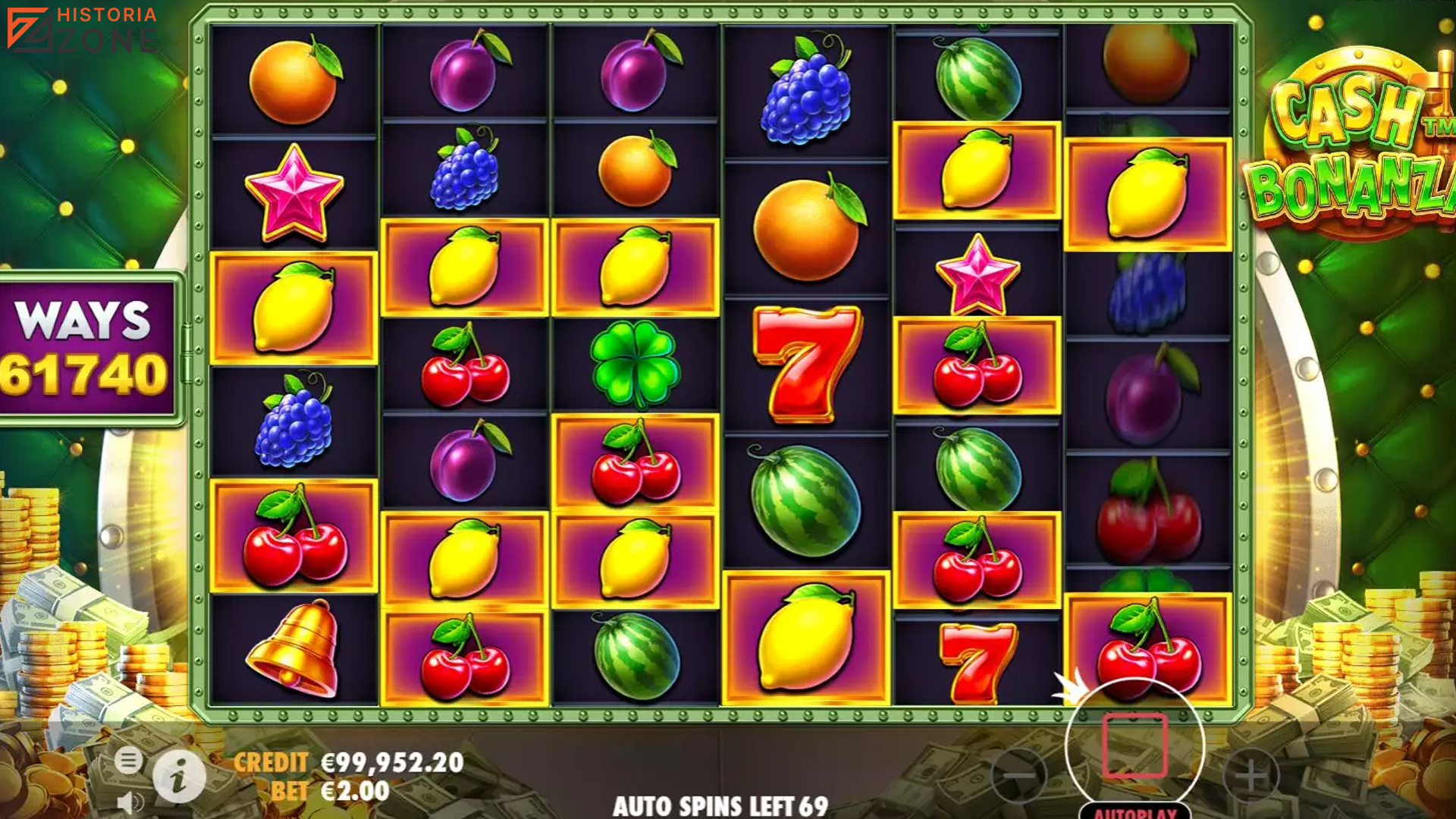Decrease the bet with minus button
The image size is (1456, 819).
point(1019,775)
